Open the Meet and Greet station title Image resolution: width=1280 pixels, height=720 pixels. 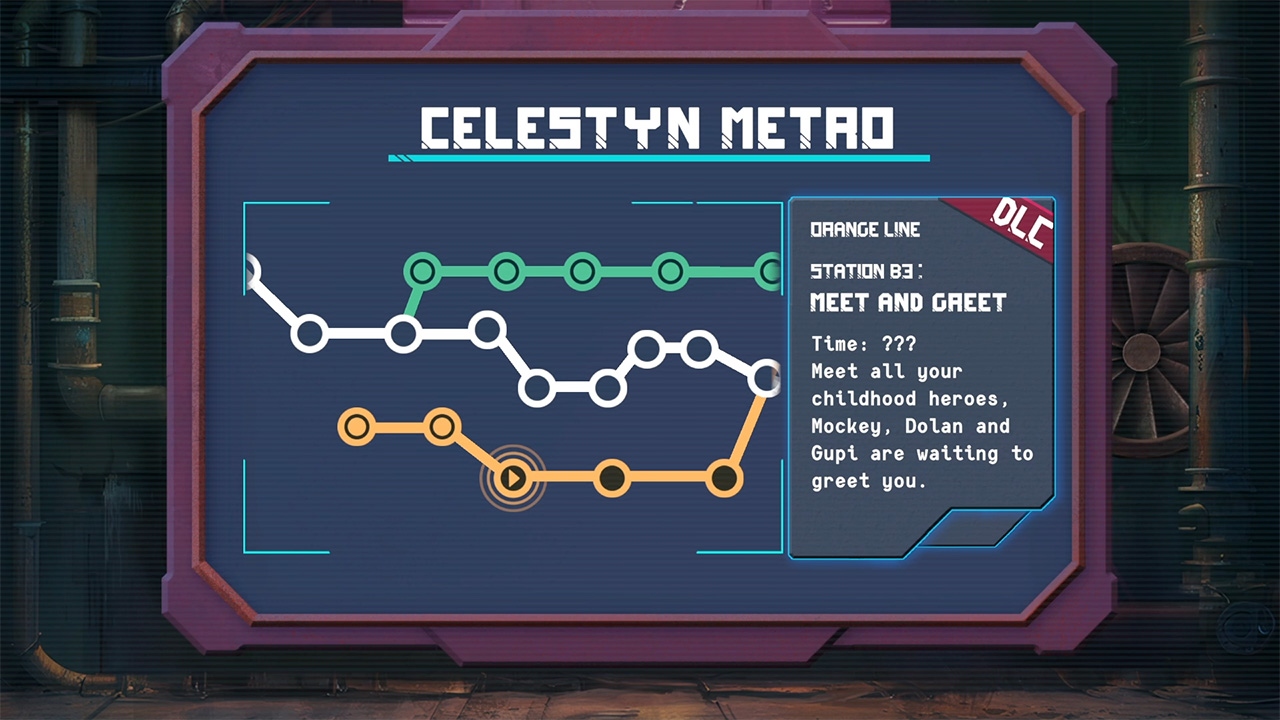click(x=908, y=303)
